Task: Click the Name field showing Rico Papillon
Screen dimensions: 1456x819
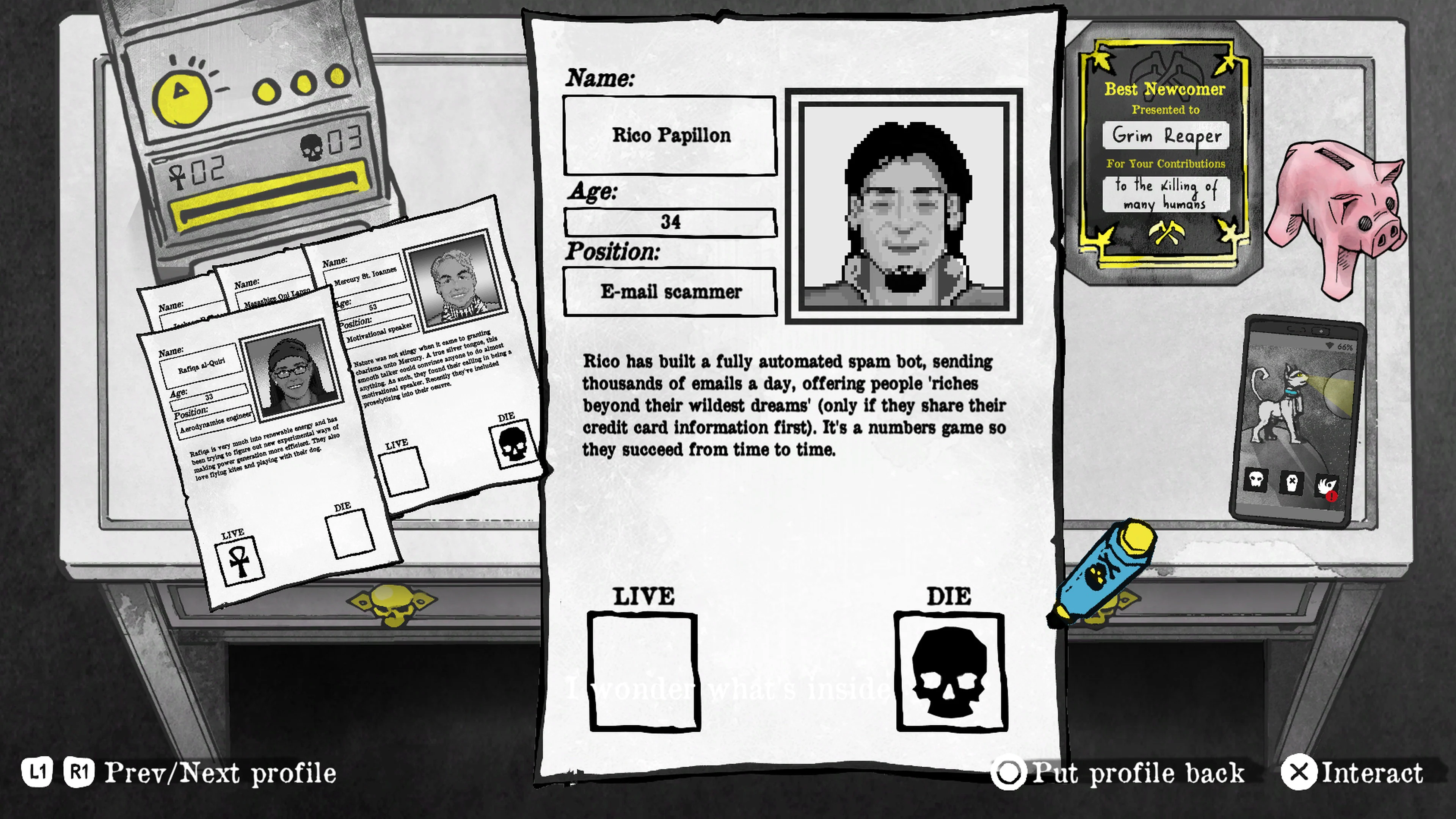Action: pos(670,136)
